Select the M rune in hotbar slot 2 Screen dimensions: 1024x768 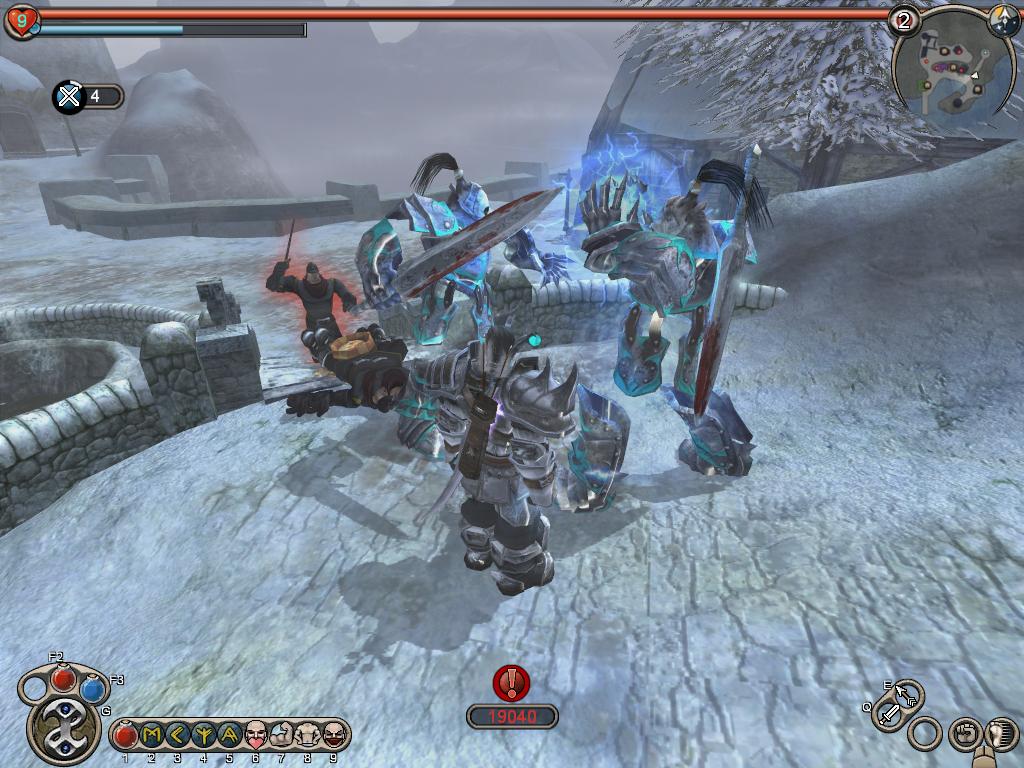[151, 735]
